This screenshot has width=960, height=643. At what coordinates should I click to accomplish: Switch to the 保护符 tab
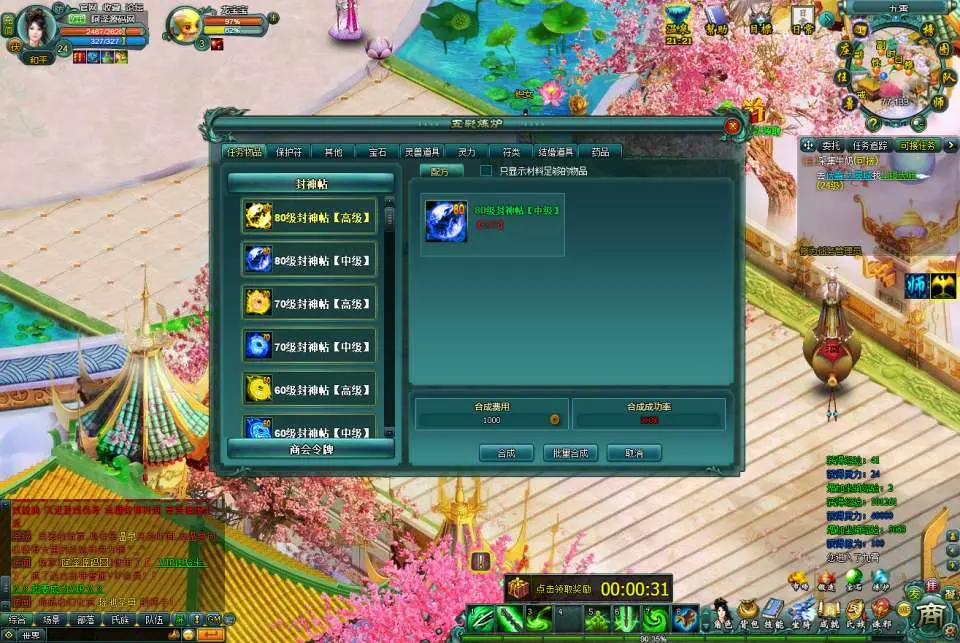[x=288, y=152]
